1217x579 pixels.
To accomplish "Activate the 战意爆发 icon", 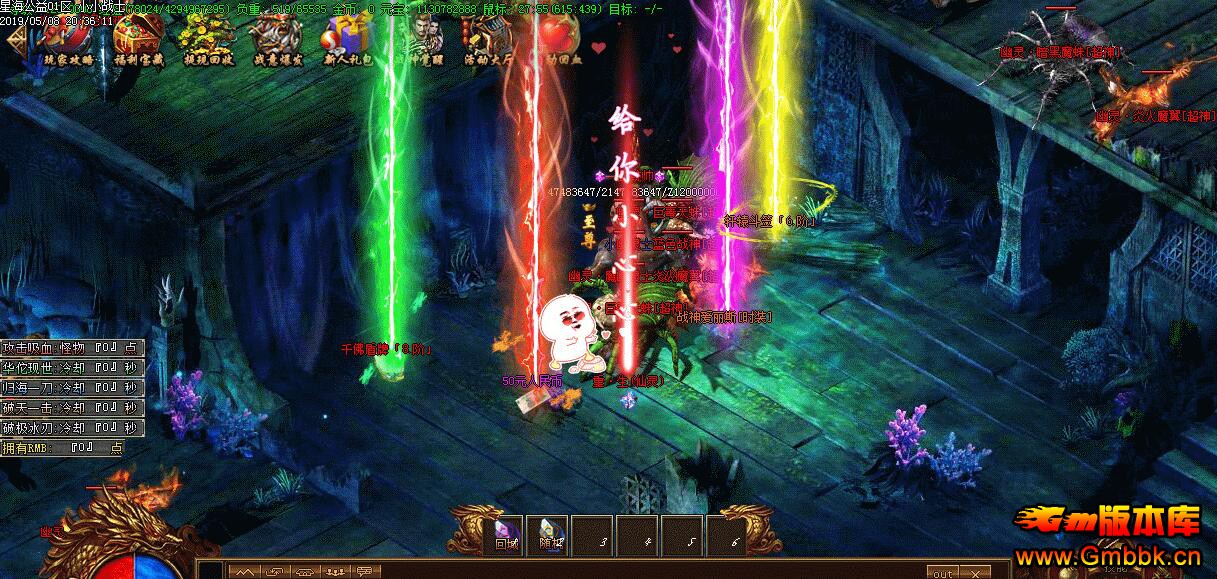I will 273,37.
